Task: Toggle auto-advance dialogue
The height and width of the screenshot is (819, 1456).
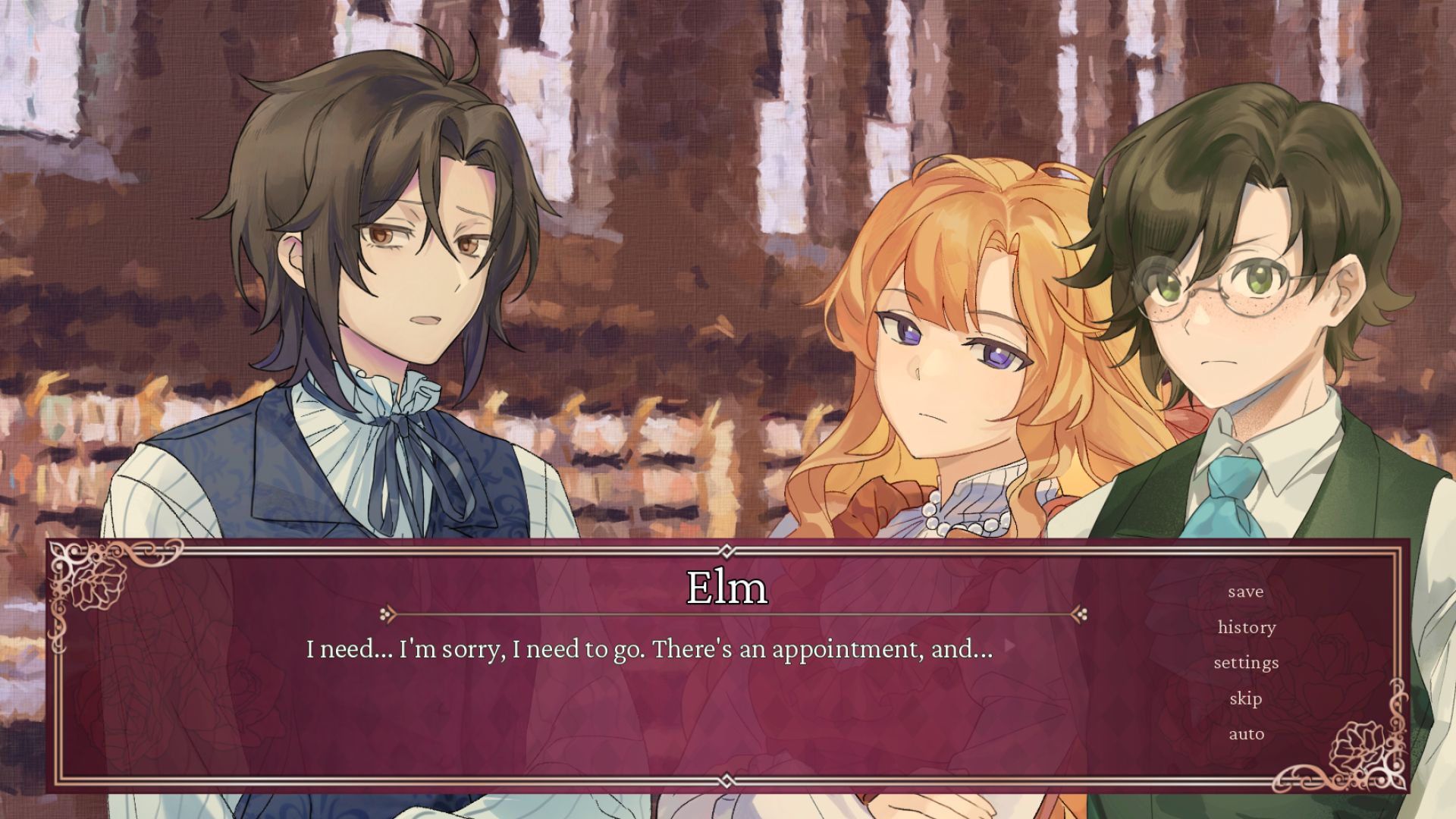Action: (1246, 734)
